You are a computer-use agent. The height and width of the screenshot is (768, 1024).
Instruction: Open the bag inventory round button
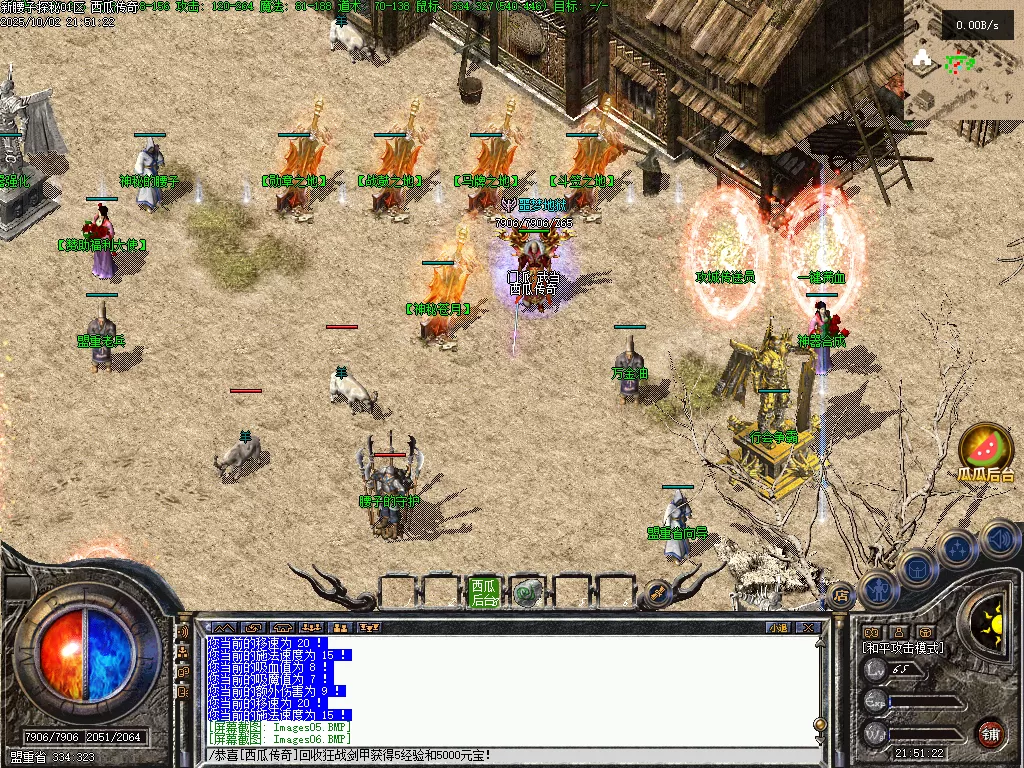coord(916,568)
